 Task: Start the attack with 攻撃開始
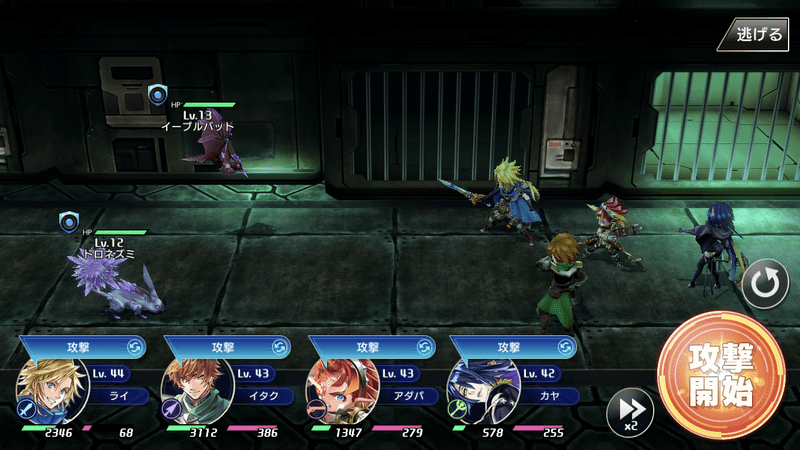[720, 375]
